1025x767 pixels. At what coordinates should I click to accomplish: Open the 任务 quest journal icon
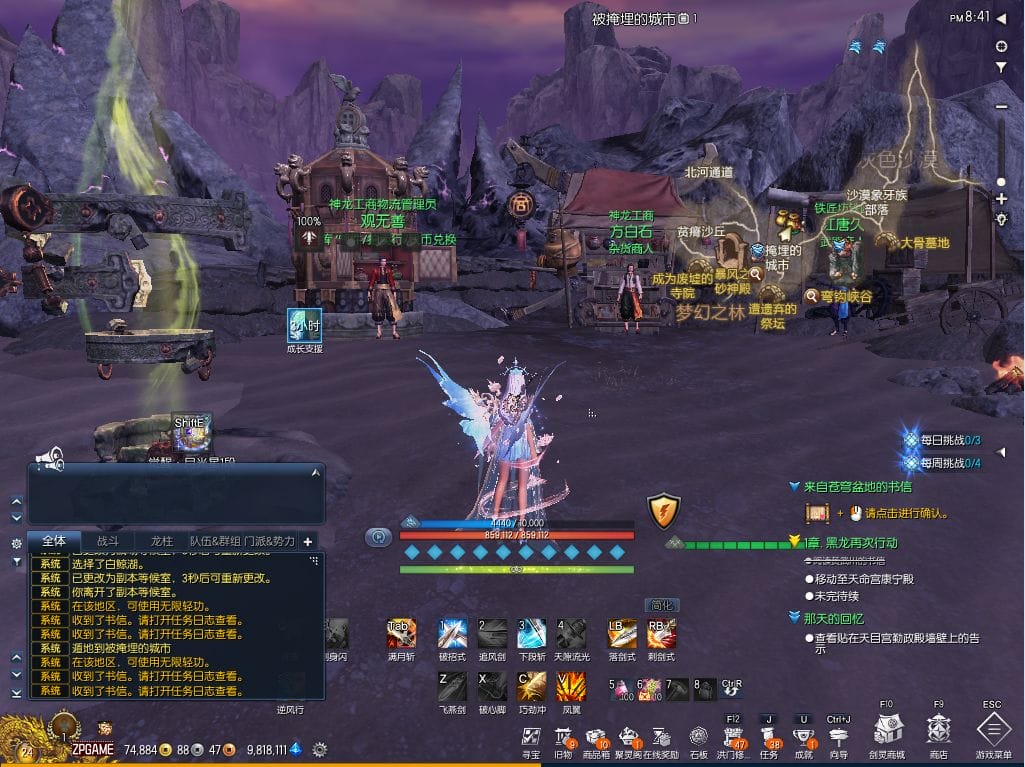768,737
